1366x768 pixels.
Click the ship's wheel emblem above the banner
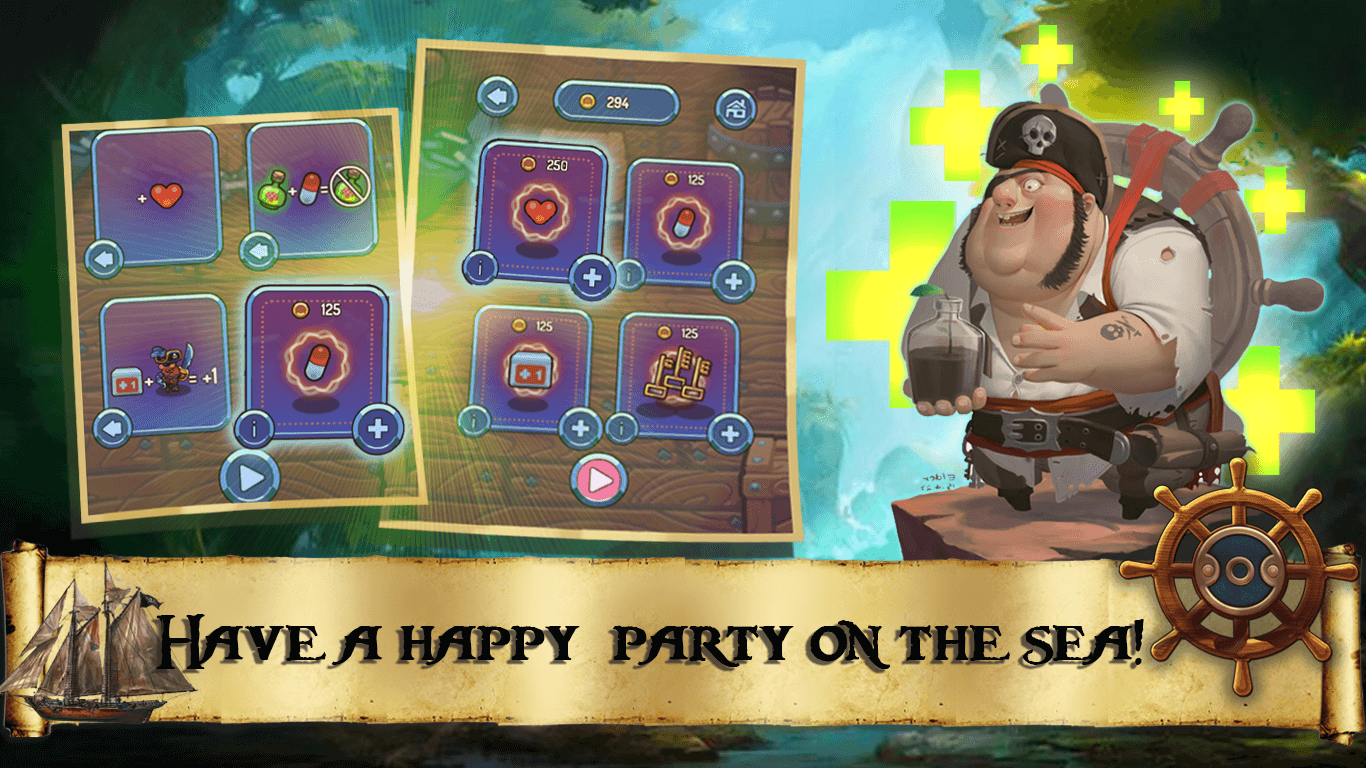pyautogui.click(x=1239, y=571)
